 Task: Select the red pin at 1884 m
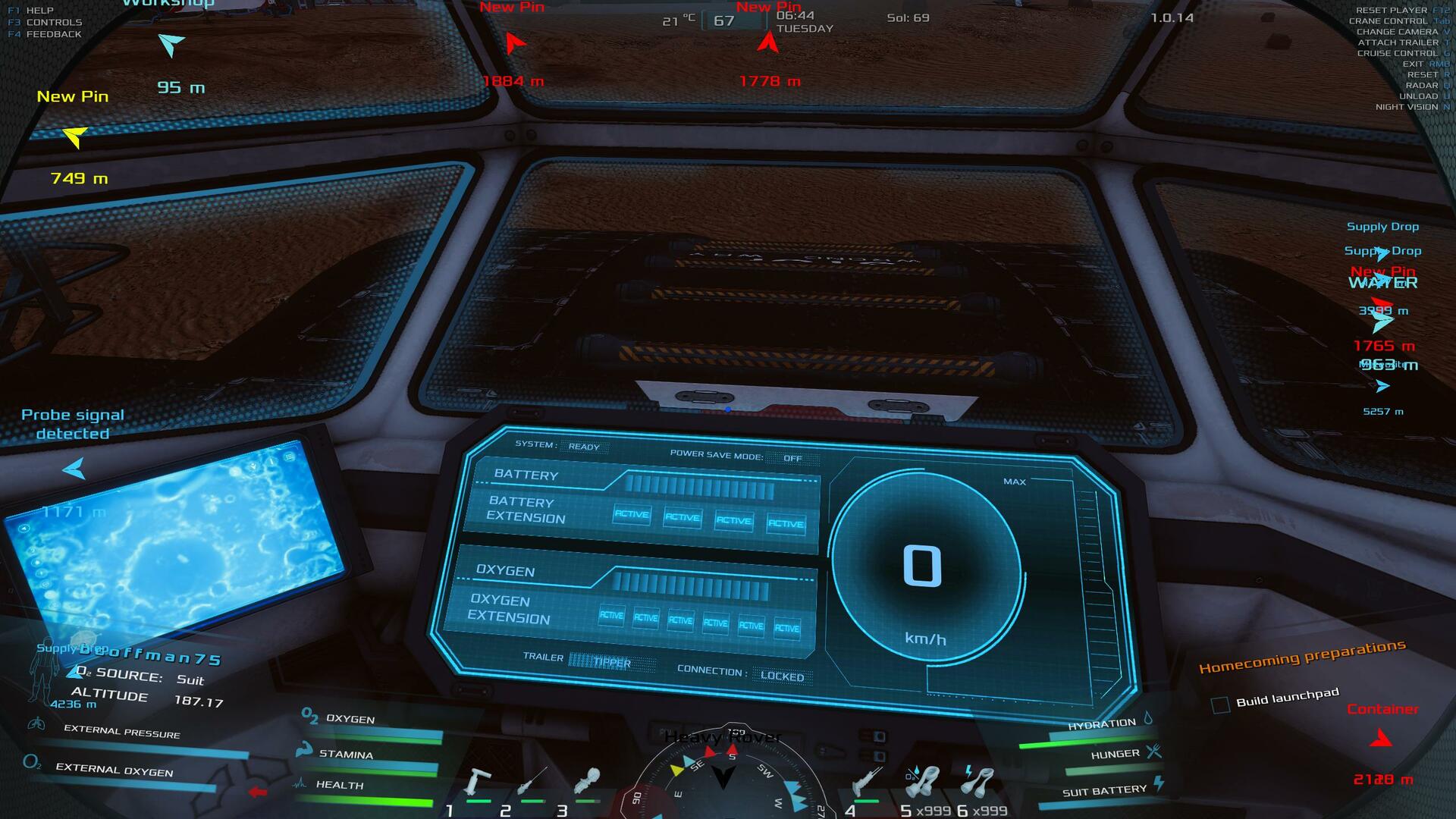point(514,43)
